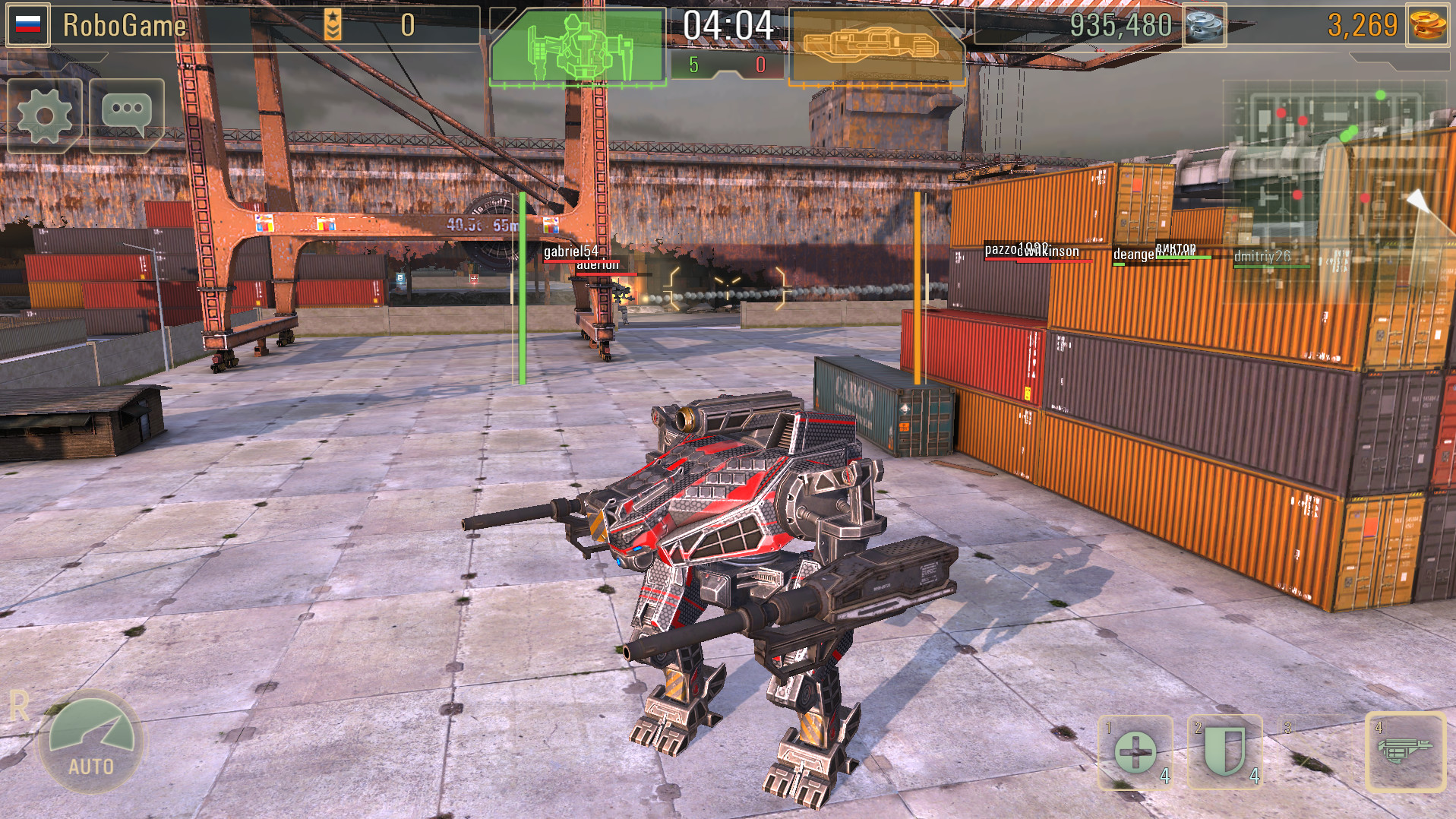Open the chat bubble icon
Screen dimensions: 1456x819
(126, 112)
